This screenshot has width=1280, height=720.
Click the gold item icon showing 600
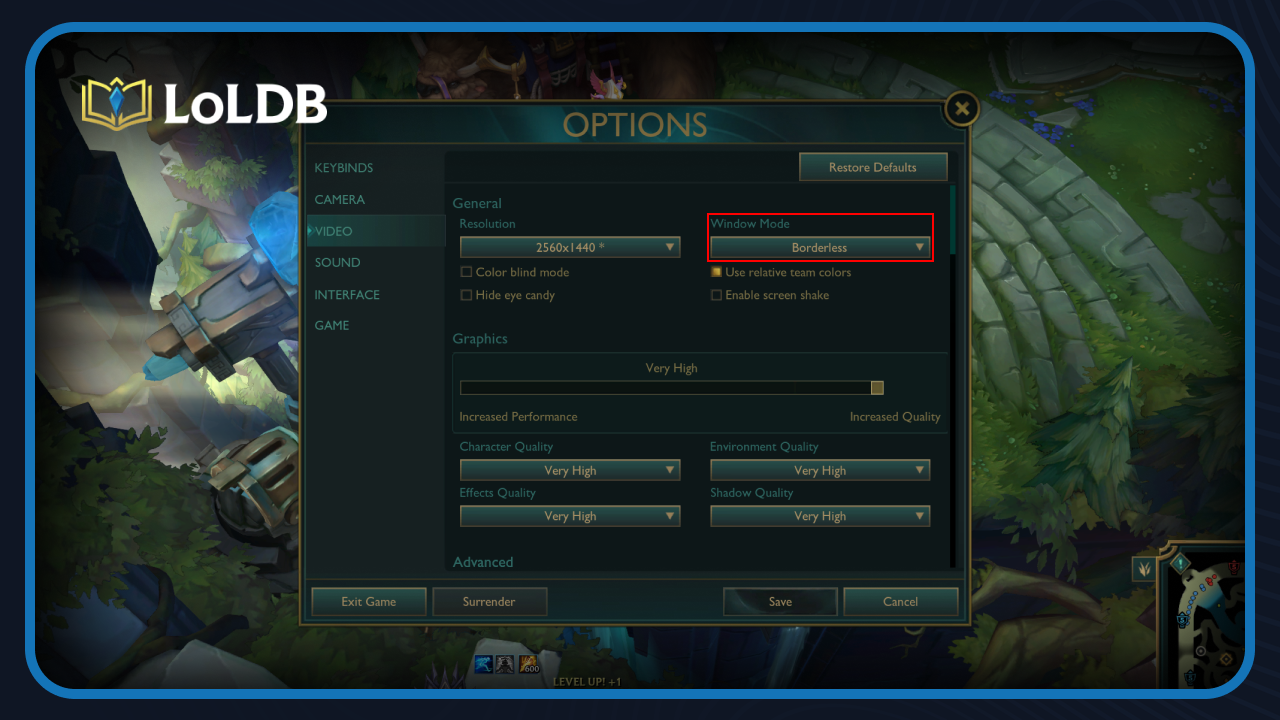click(527, 663)
